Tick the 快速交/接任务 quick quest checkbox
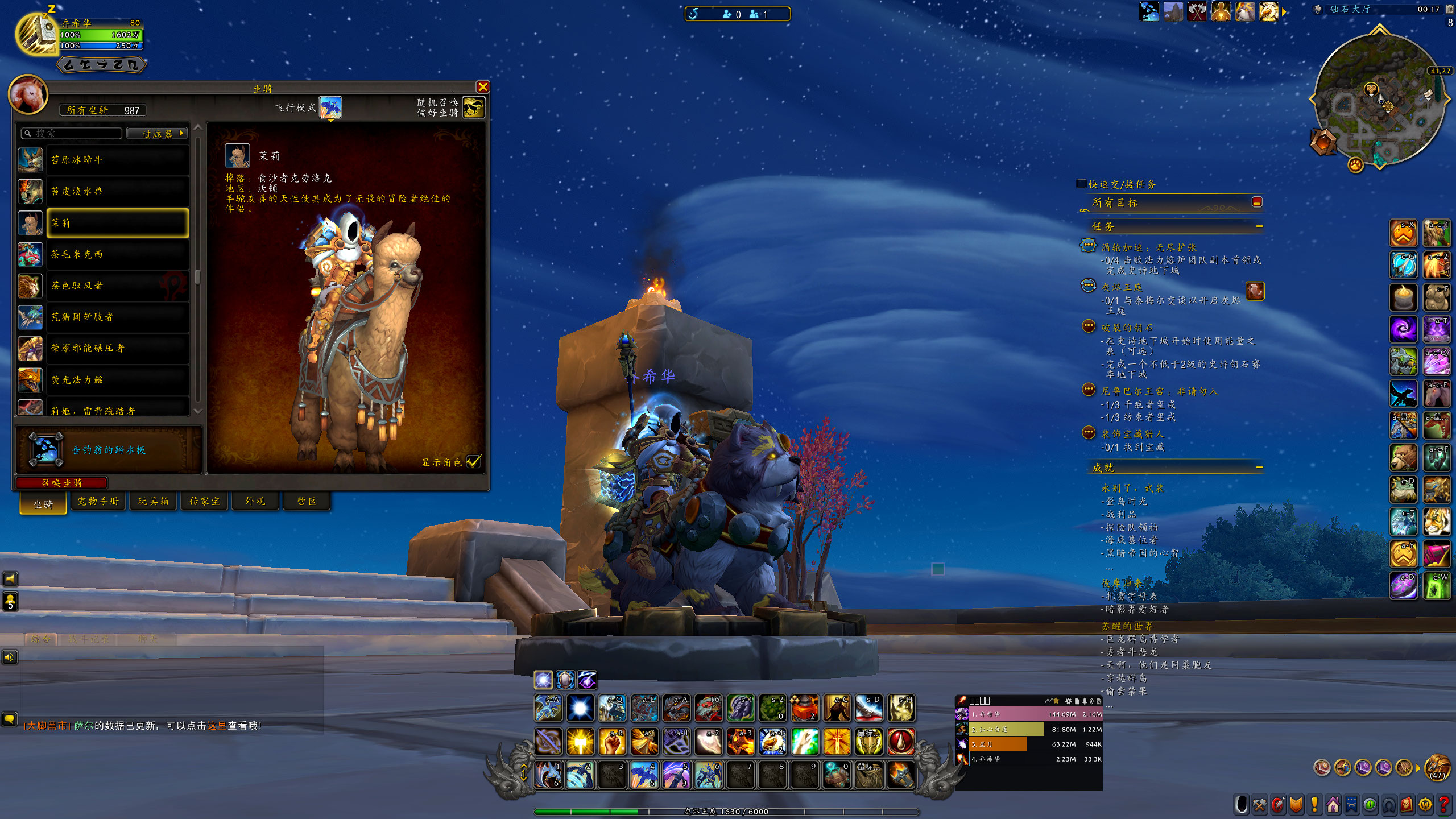The image size is (1456, 819). [x=1082, y=184]
